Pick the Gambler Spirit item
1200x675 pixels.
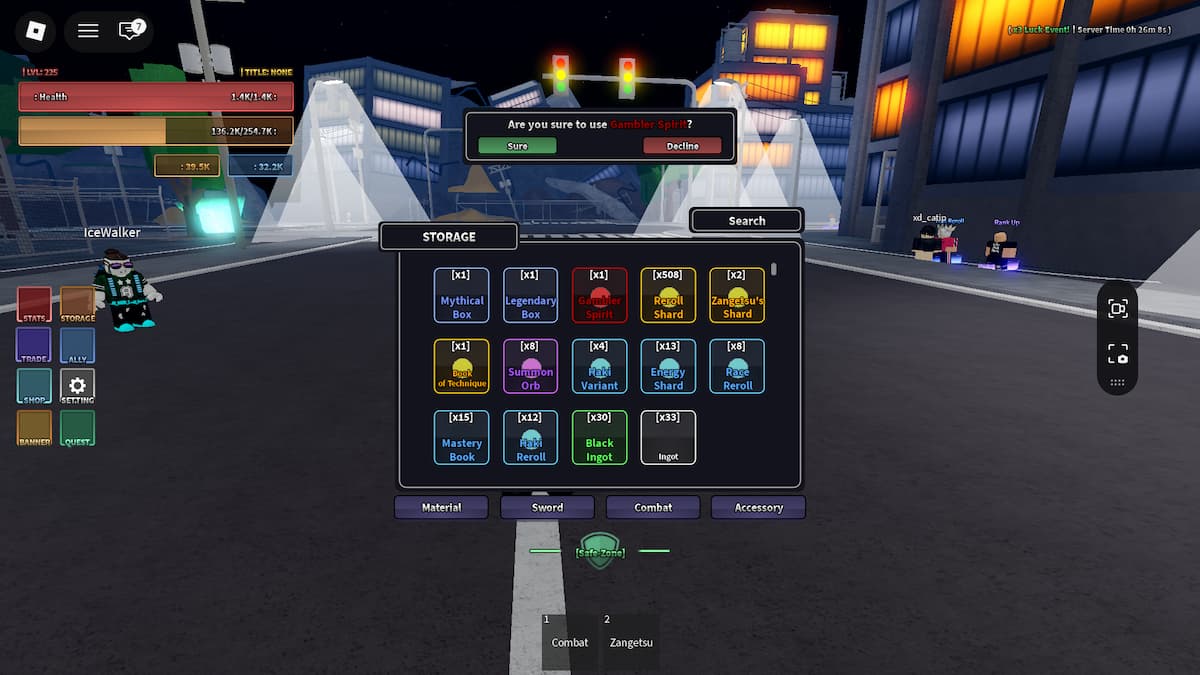(599, 295)
